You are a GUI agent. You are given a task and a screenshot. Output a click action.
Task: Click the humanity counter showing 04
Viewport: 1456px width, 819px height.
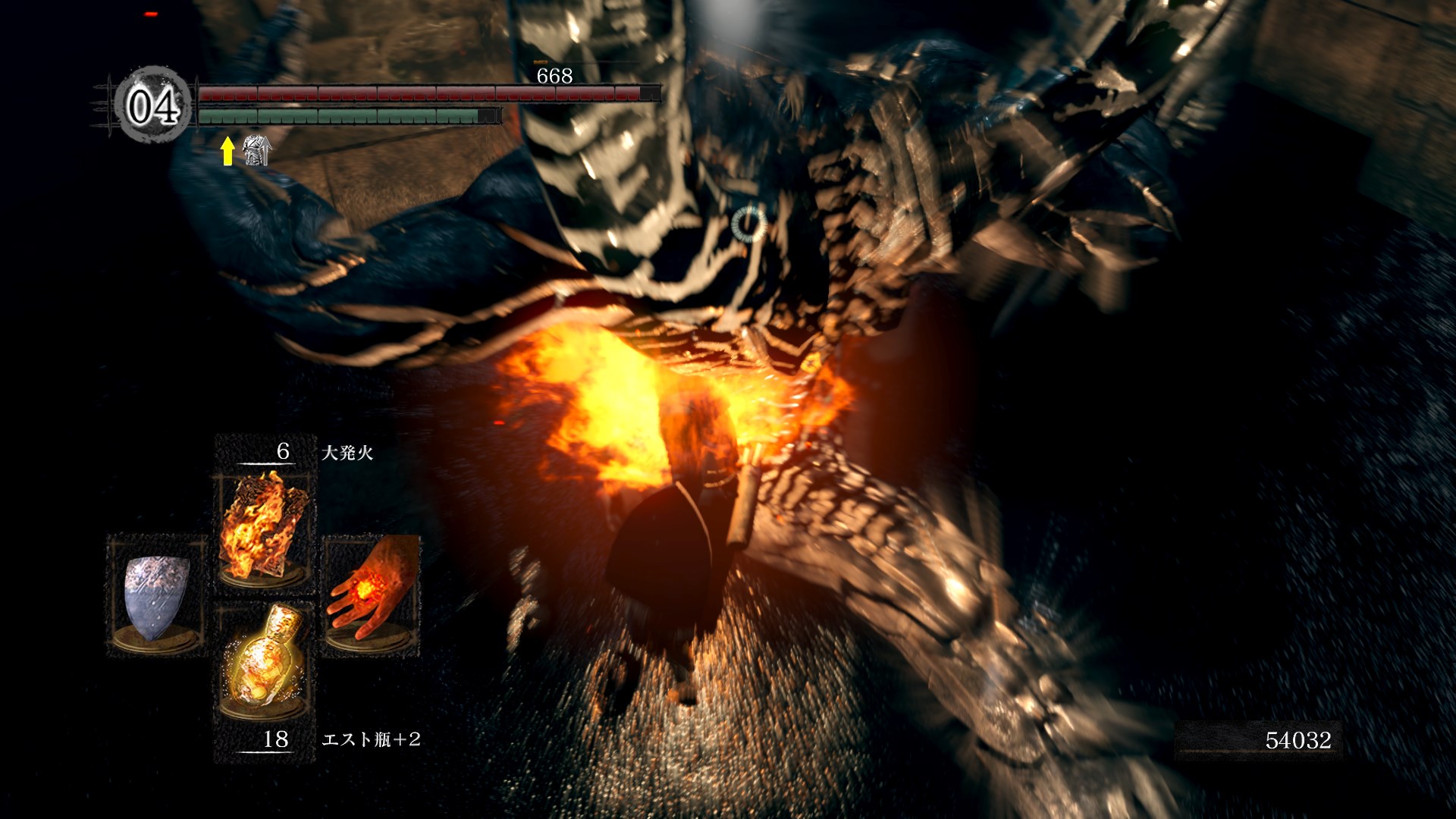pos(153,105)
